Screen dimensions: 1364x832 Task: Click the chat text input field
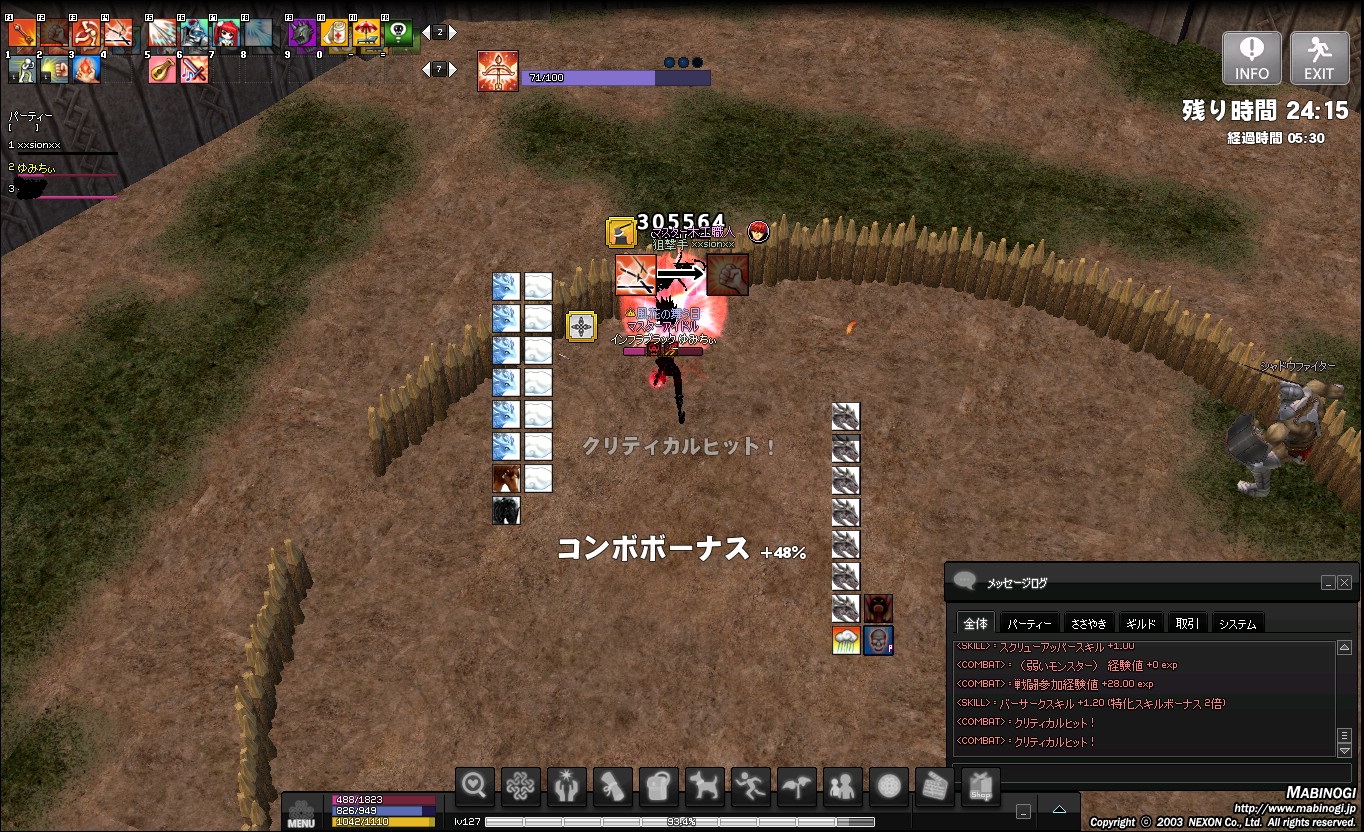coord(1150,773)
